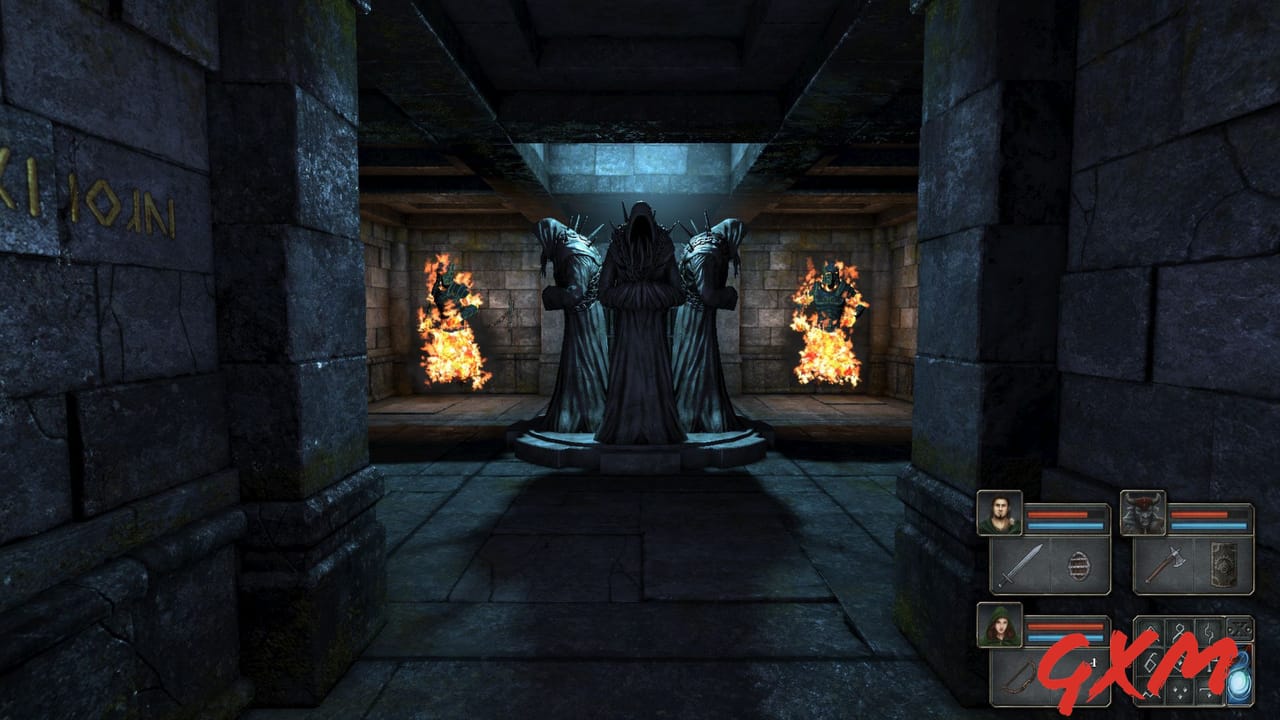
Task: Click the top-left rune in the spell grid
Action: [x=1151, y=629]
